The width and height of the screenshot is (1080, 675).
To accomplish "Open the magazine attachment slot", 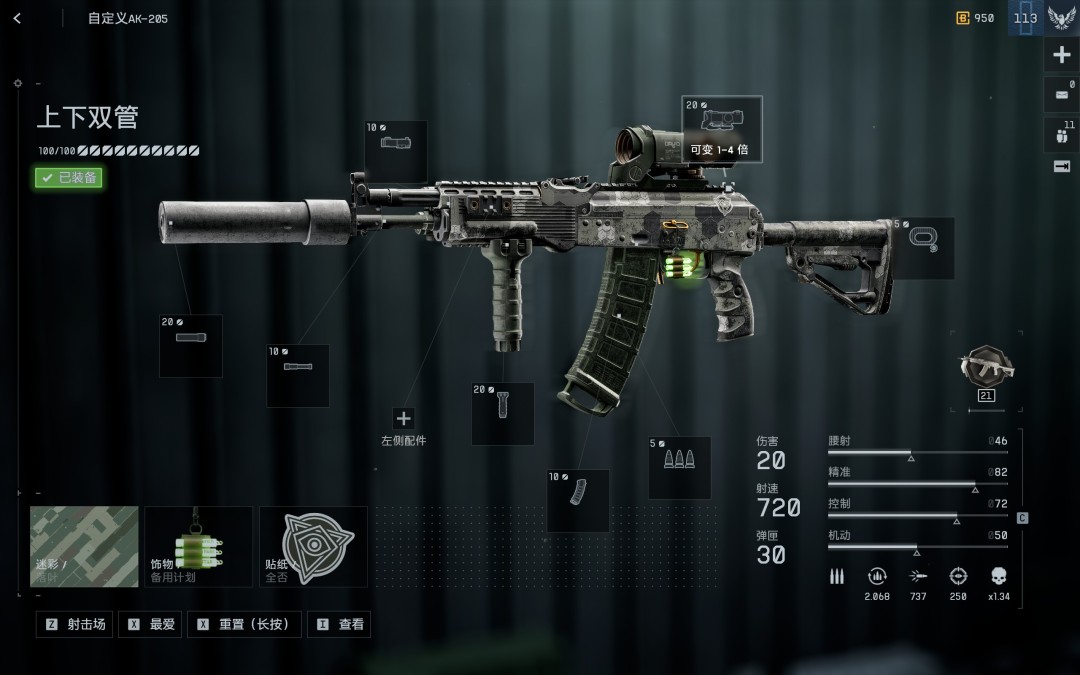I will (x=578, y=500).
